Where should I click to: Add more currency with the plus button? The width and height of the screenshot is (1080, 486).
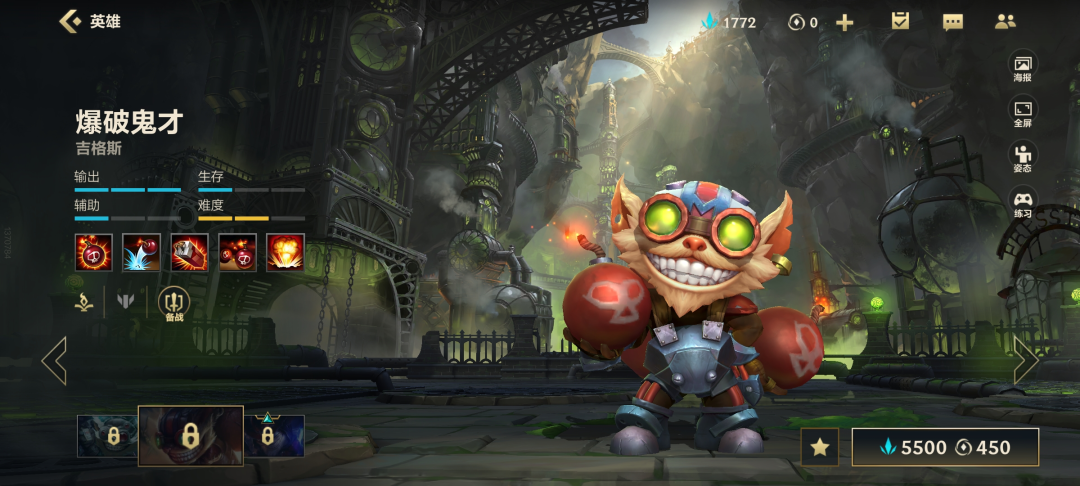pos(845,22)
